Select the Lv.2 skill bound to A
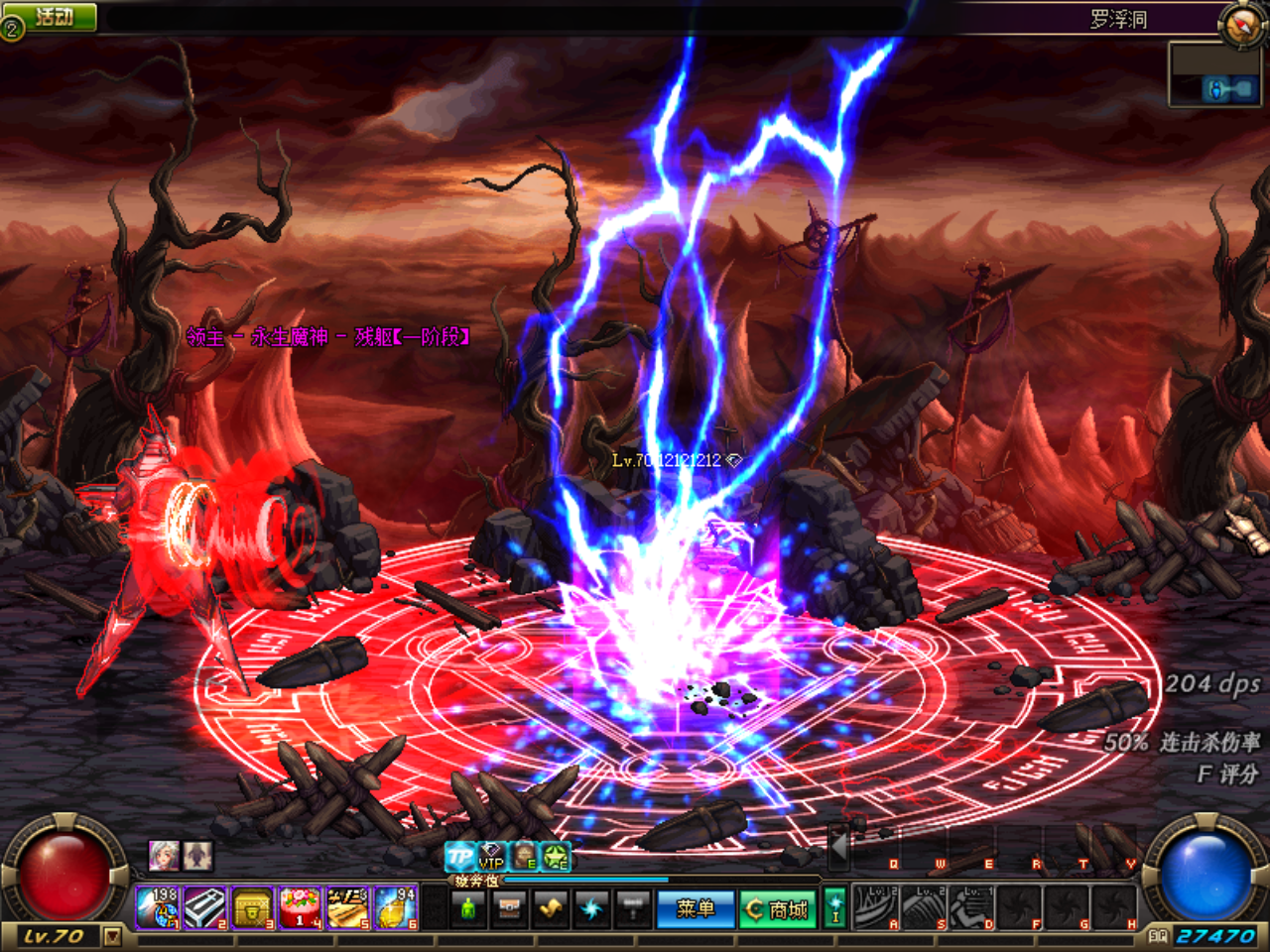Image resolution: width=1270 pixels, height=952 pixels. [x=875, y=907]
